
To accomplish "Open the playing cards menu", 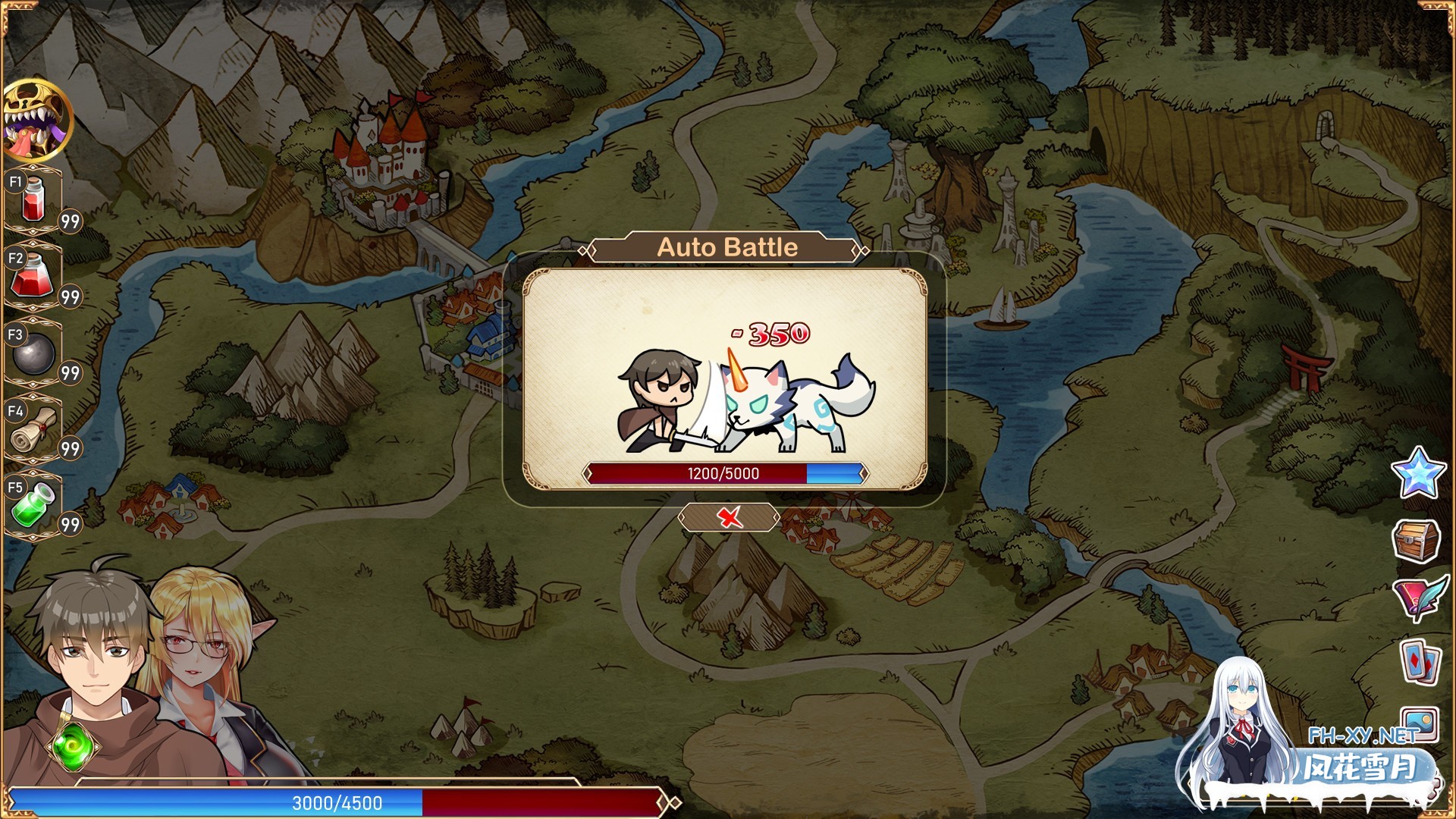I will point(1420,661).
